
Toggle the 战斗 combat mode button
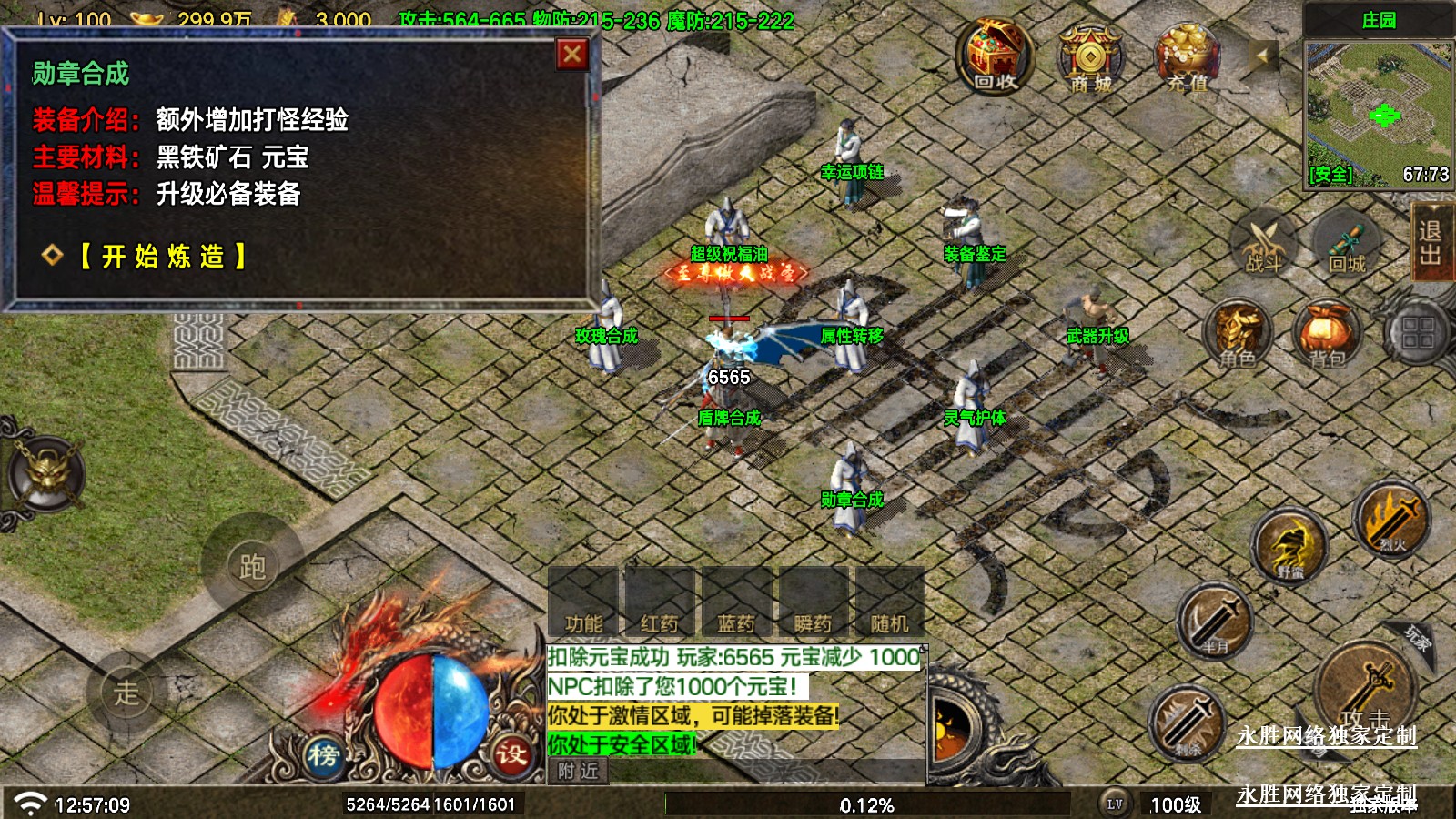click(x=1263, y=246)
